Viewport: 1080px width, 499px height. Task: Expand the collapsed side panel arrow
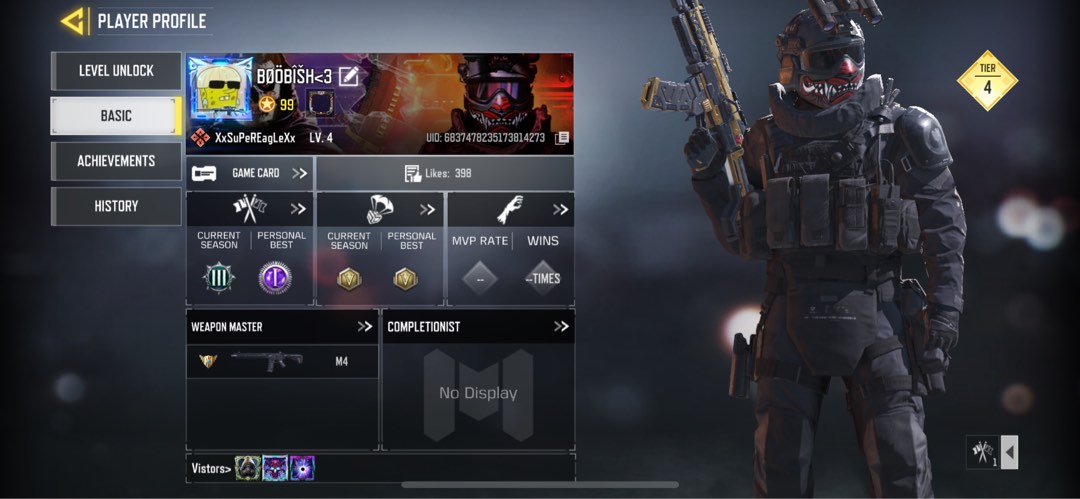point(1009,453)
